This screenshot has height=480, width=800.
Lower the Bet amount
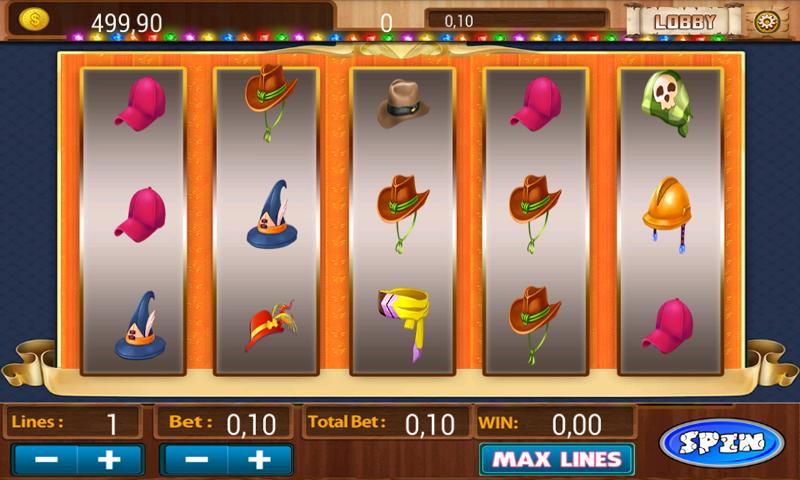[196, 460]
